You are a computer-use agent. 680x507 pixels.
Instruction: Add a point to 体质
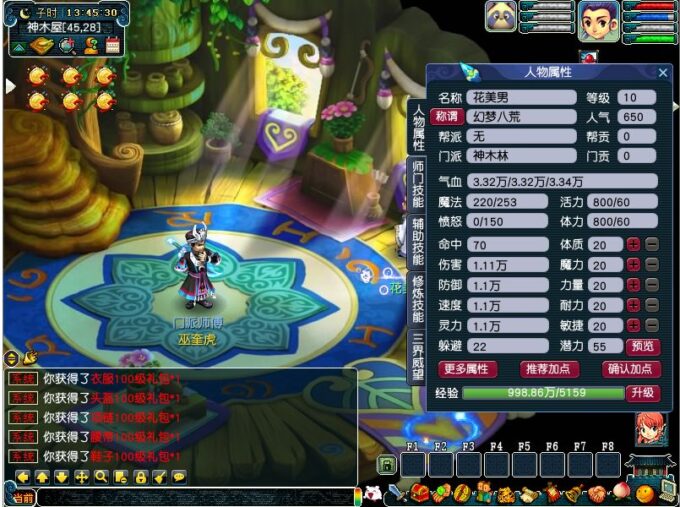point(633,245)
